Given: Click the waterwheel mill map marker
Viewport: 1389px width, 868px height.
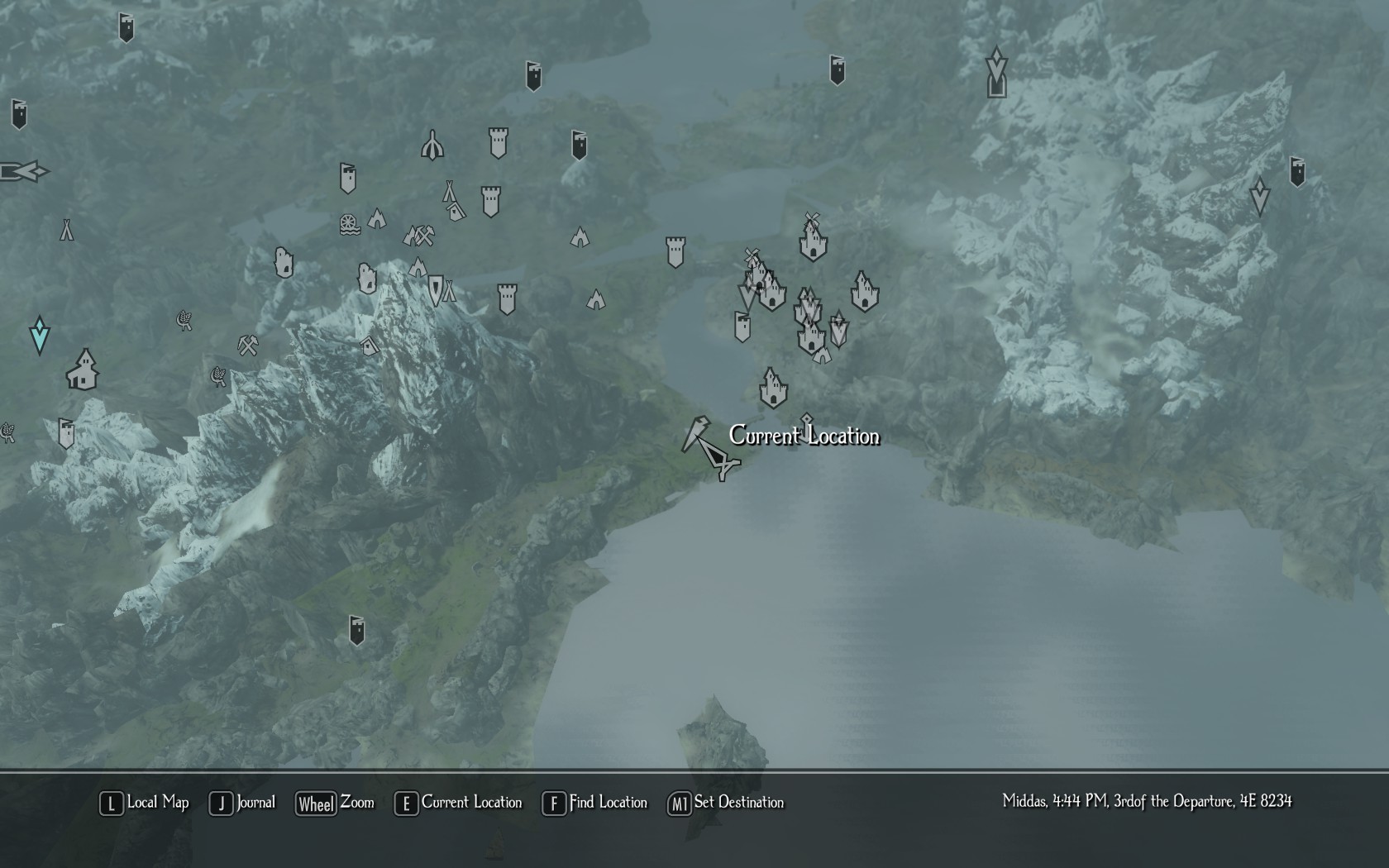Looking at the screenshot, I should click(350, 224).
